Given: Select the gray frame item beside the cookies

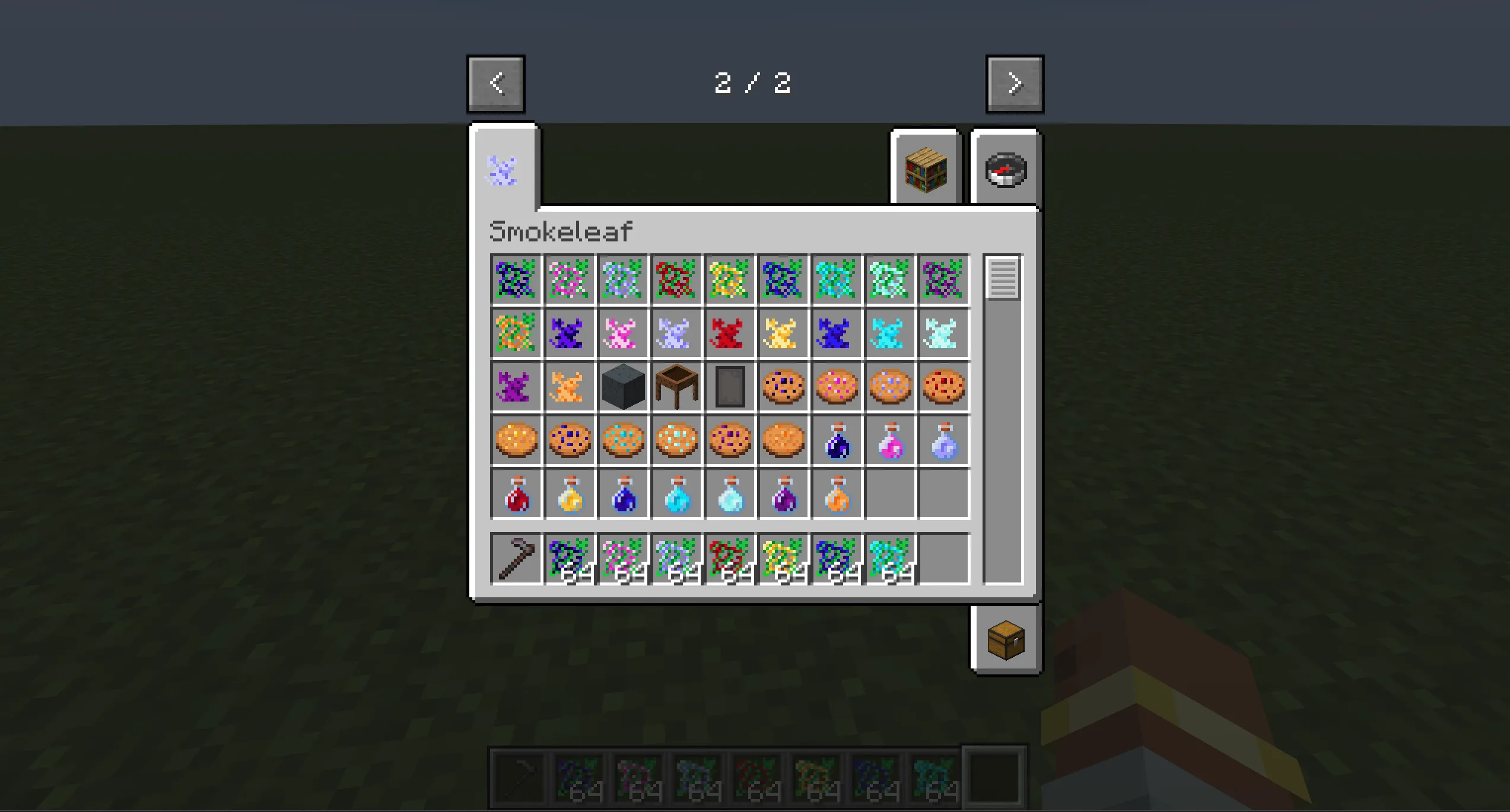Looking at the screenshot, I should pos(730,386).
